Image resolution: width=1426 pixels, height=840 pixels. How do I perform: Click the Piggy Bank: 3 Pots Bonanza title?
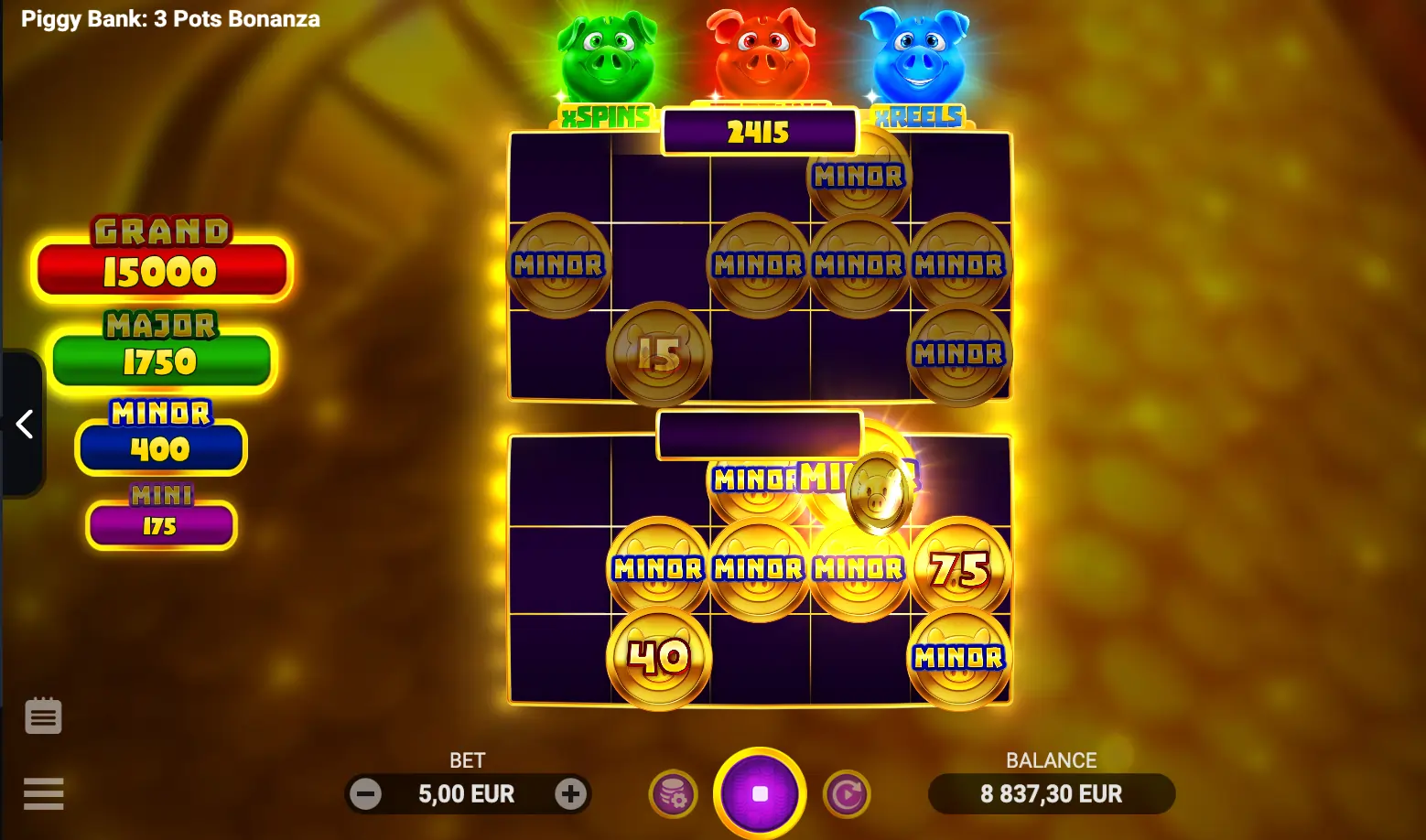coord(170,18)
